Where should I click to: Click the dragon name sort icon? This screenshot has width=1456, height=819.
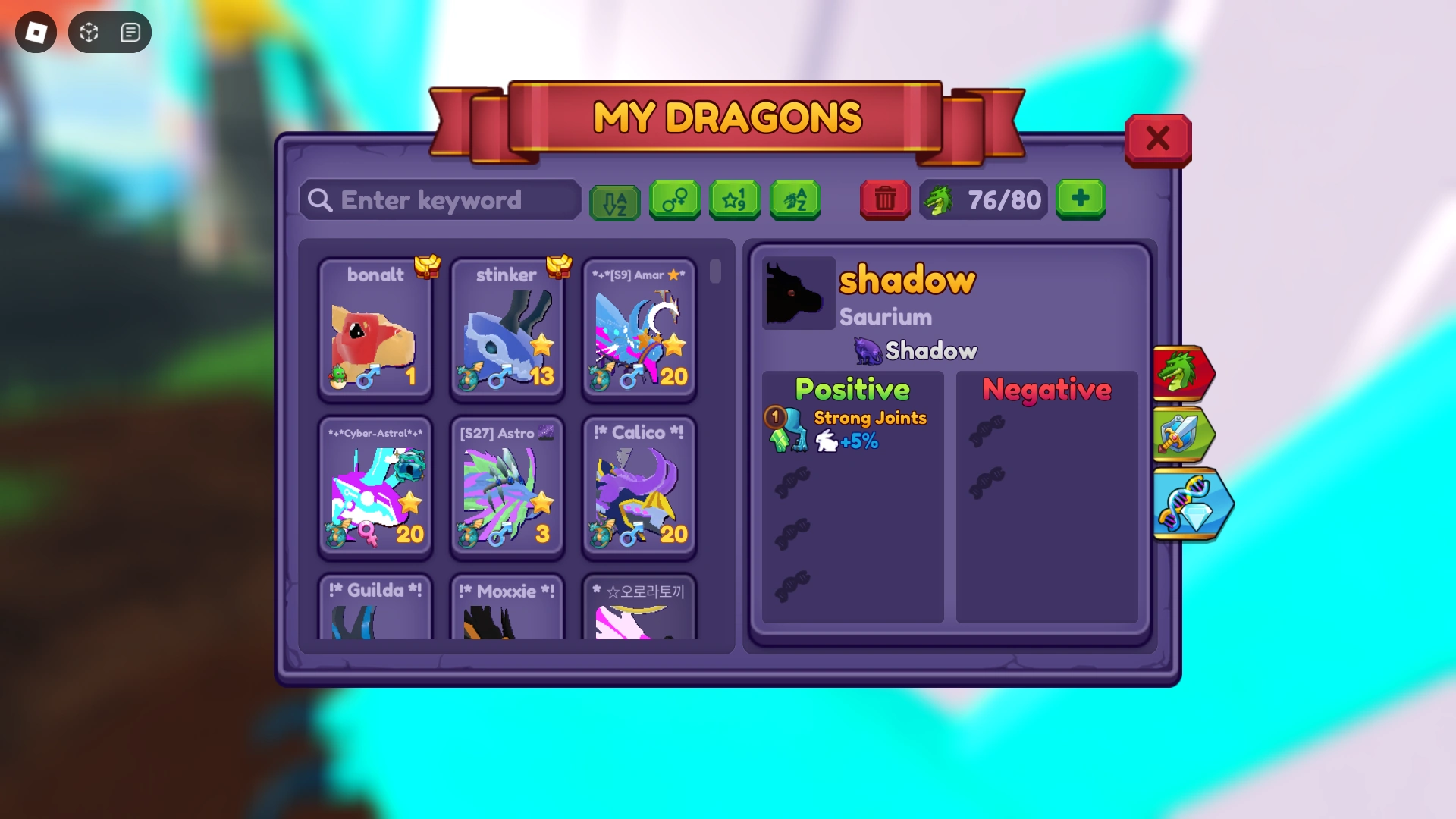[794, 200]
